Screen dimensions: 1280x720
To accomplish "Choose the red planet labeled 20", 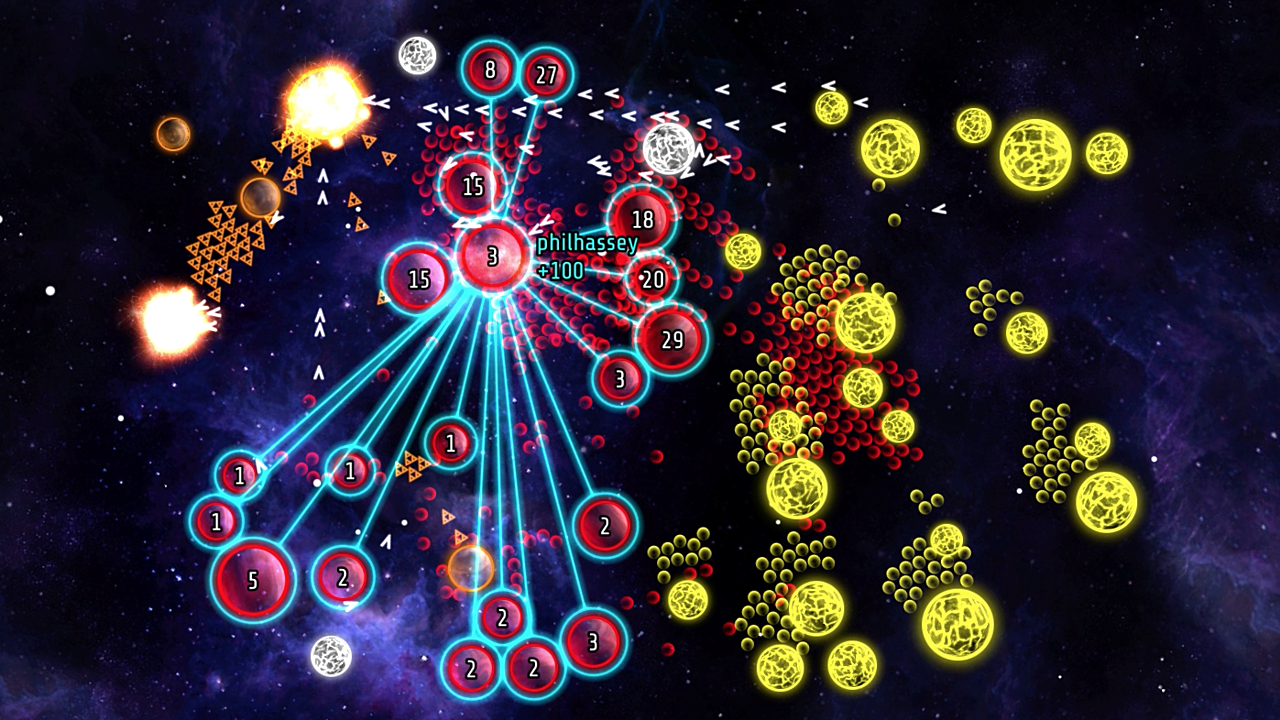I will tap(652, 280).
